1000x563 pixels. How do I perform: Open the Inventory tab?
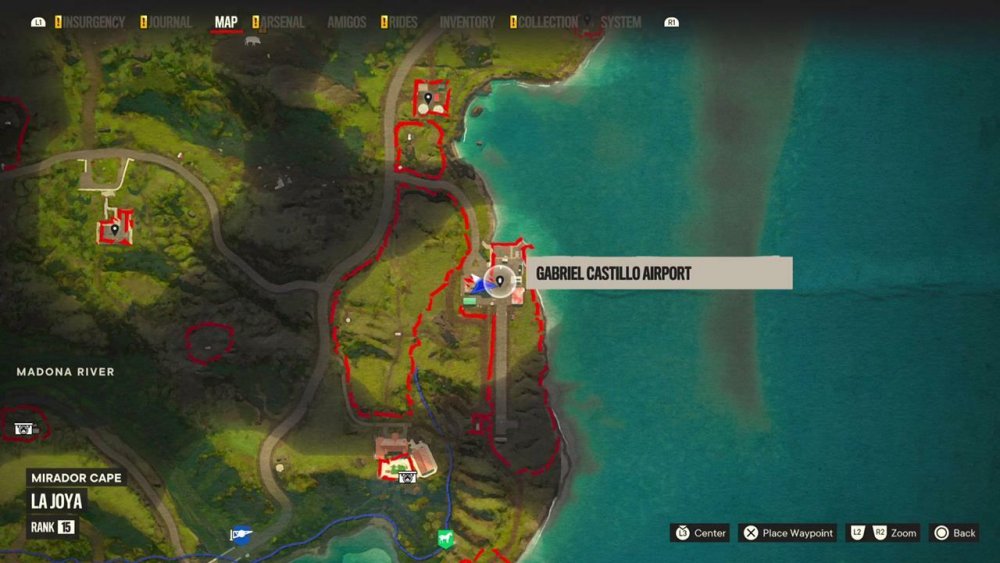pos(467,22)
